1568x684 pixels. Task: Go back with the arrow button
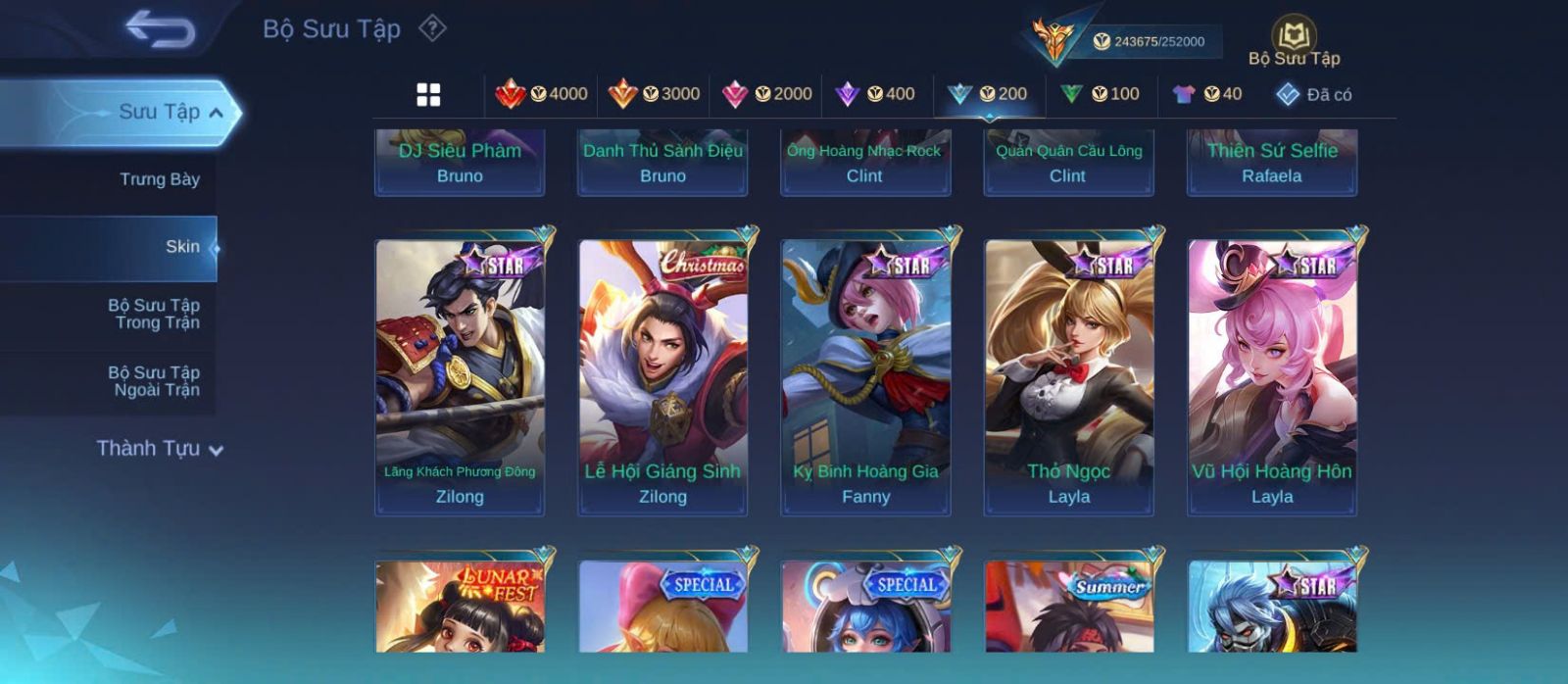coord(160,29)
